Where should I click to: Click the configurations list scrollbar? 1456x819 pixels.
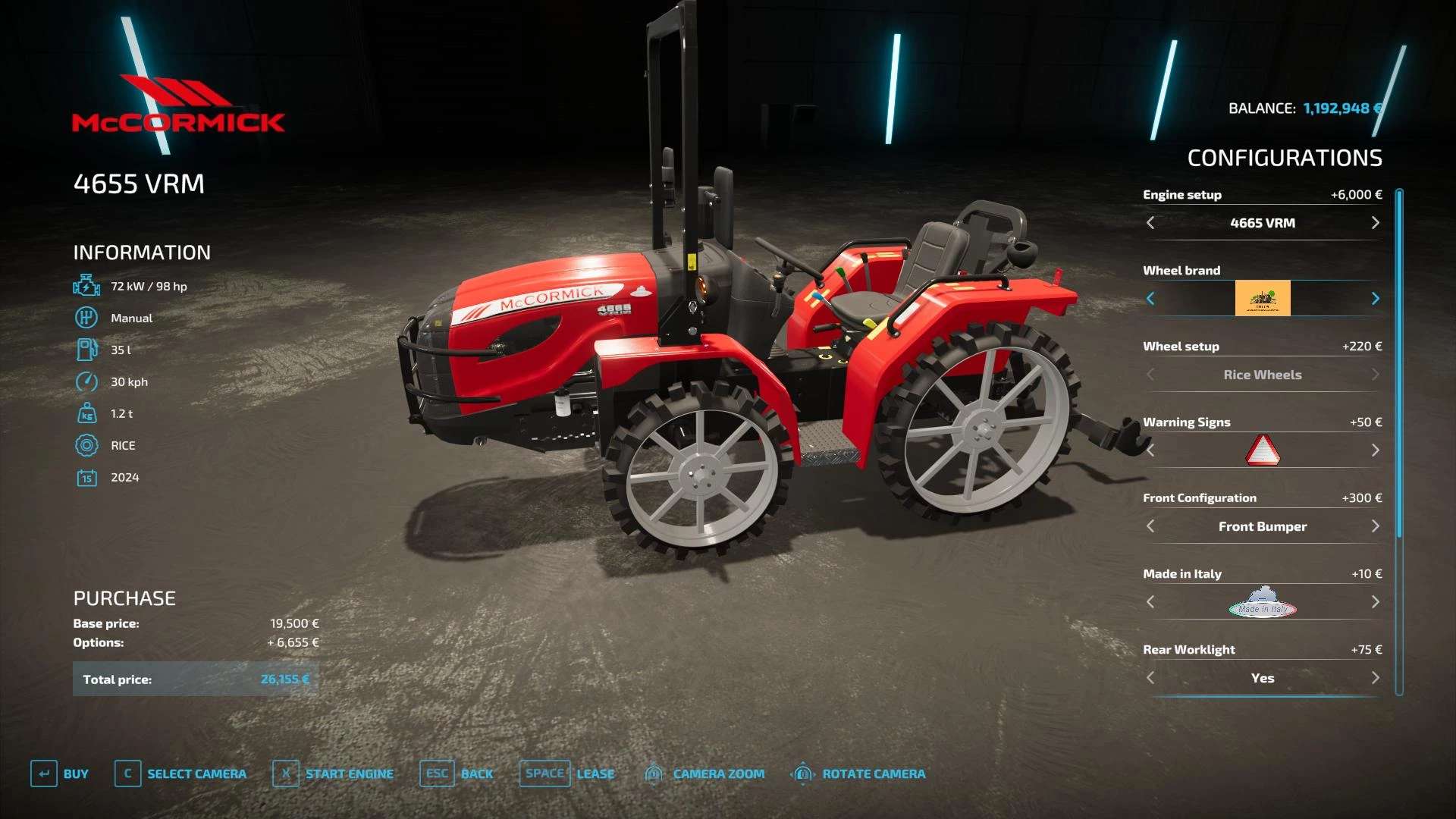tap(1399, 364)
